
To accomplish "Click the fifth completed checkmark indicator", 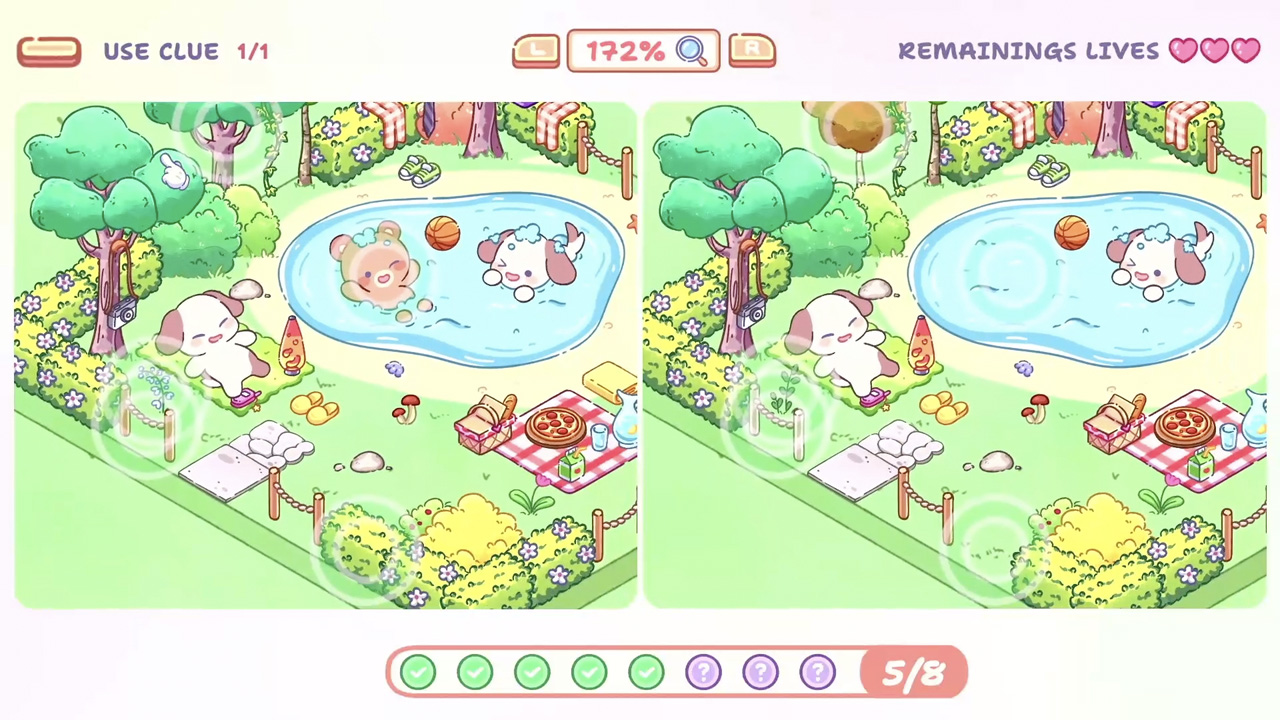I will (646, 672).
